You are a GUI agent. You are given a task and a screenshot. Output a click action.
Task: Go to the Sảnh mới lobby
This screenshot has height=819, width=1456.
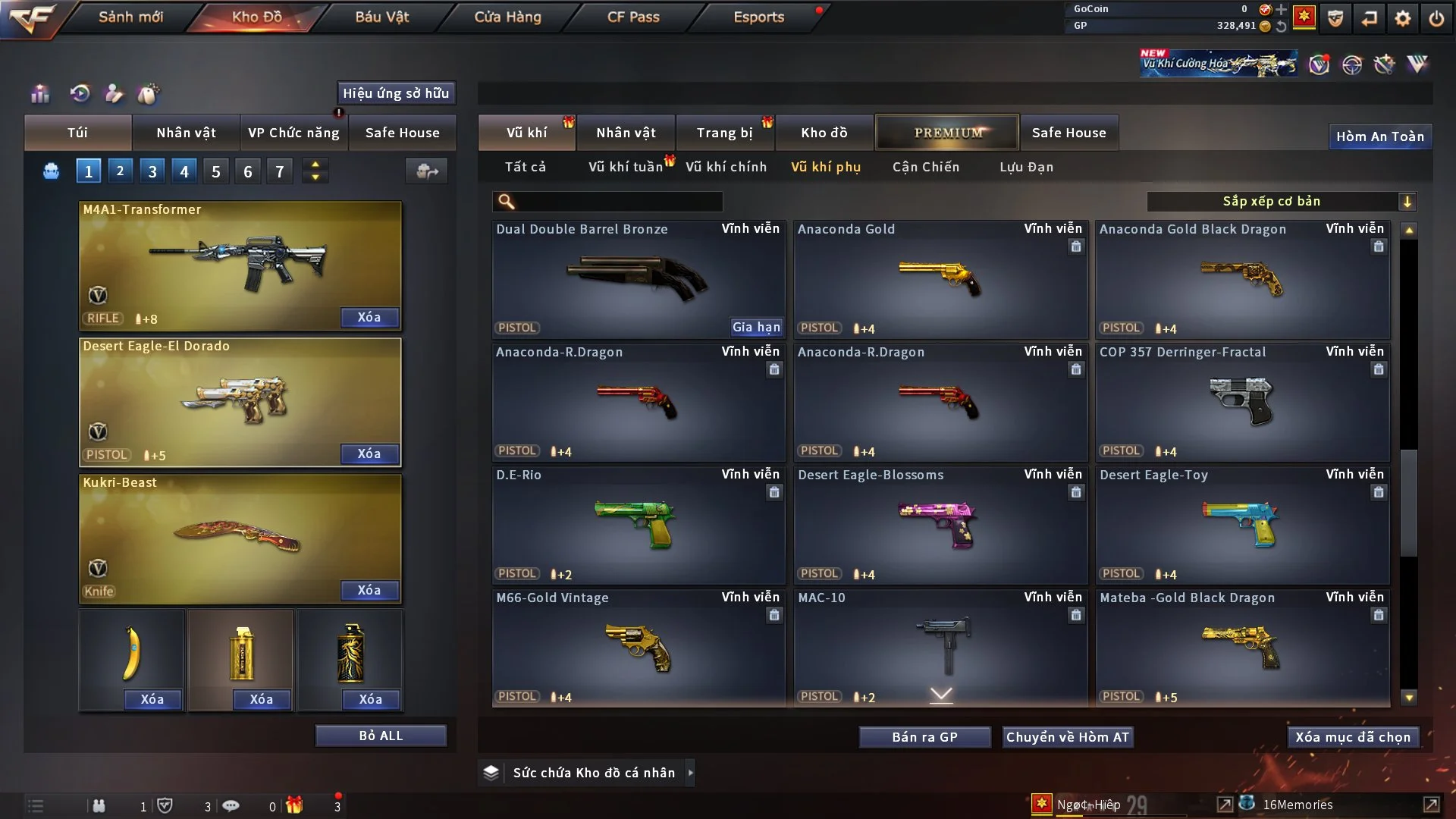(x=130, y=17)
